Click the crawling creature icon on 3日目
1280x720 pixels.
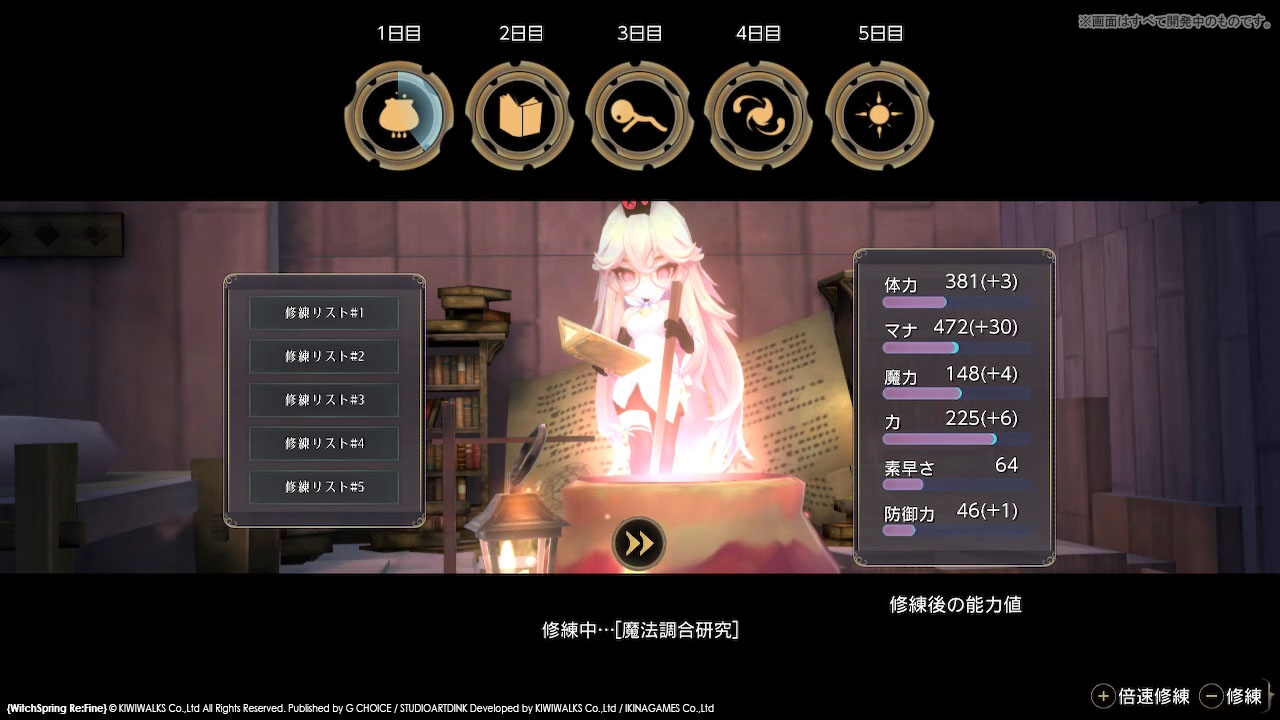(x=639, y=113)
